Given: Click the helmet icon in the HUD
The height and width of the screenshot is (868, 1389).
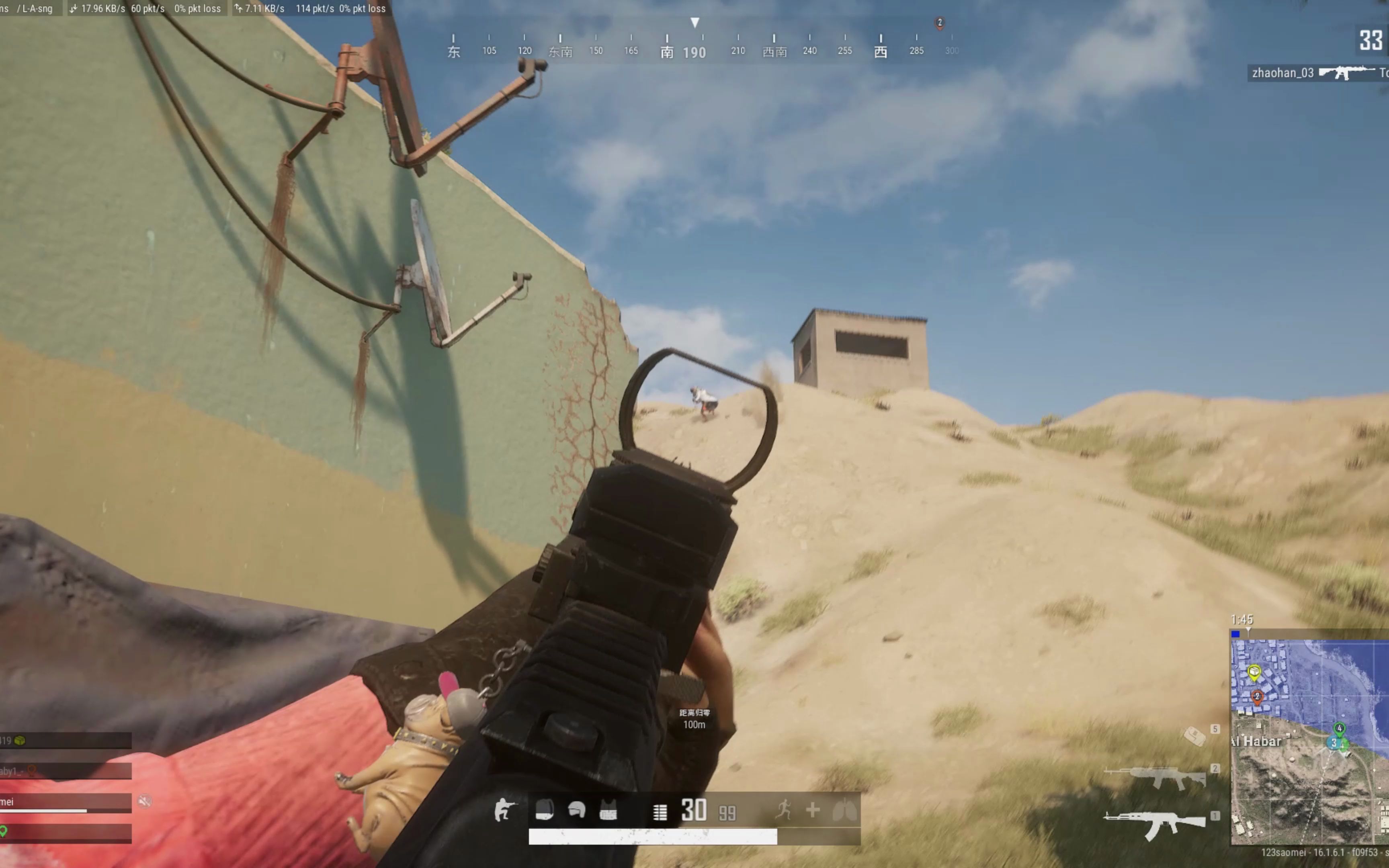Looking at the screenshot, I should click(x=578, y=809).
